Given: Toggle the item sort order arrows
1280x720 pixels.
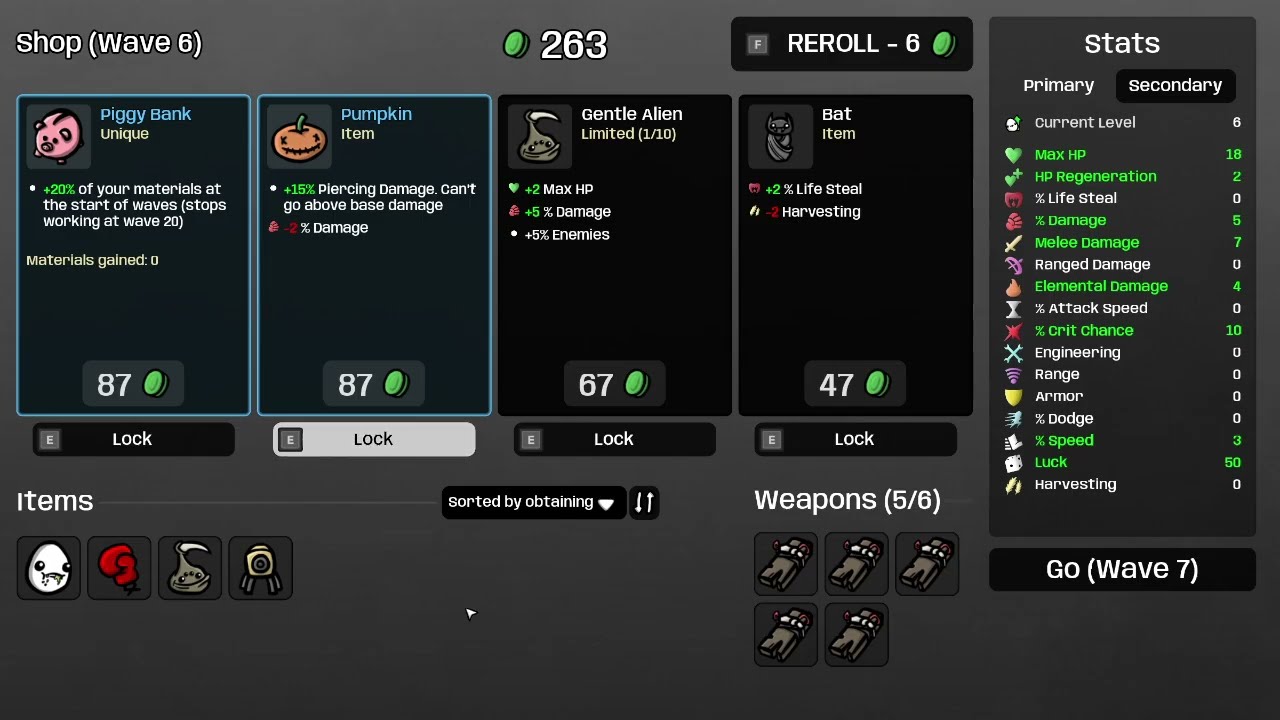Looking at the screenshot, I should point(644,502).
